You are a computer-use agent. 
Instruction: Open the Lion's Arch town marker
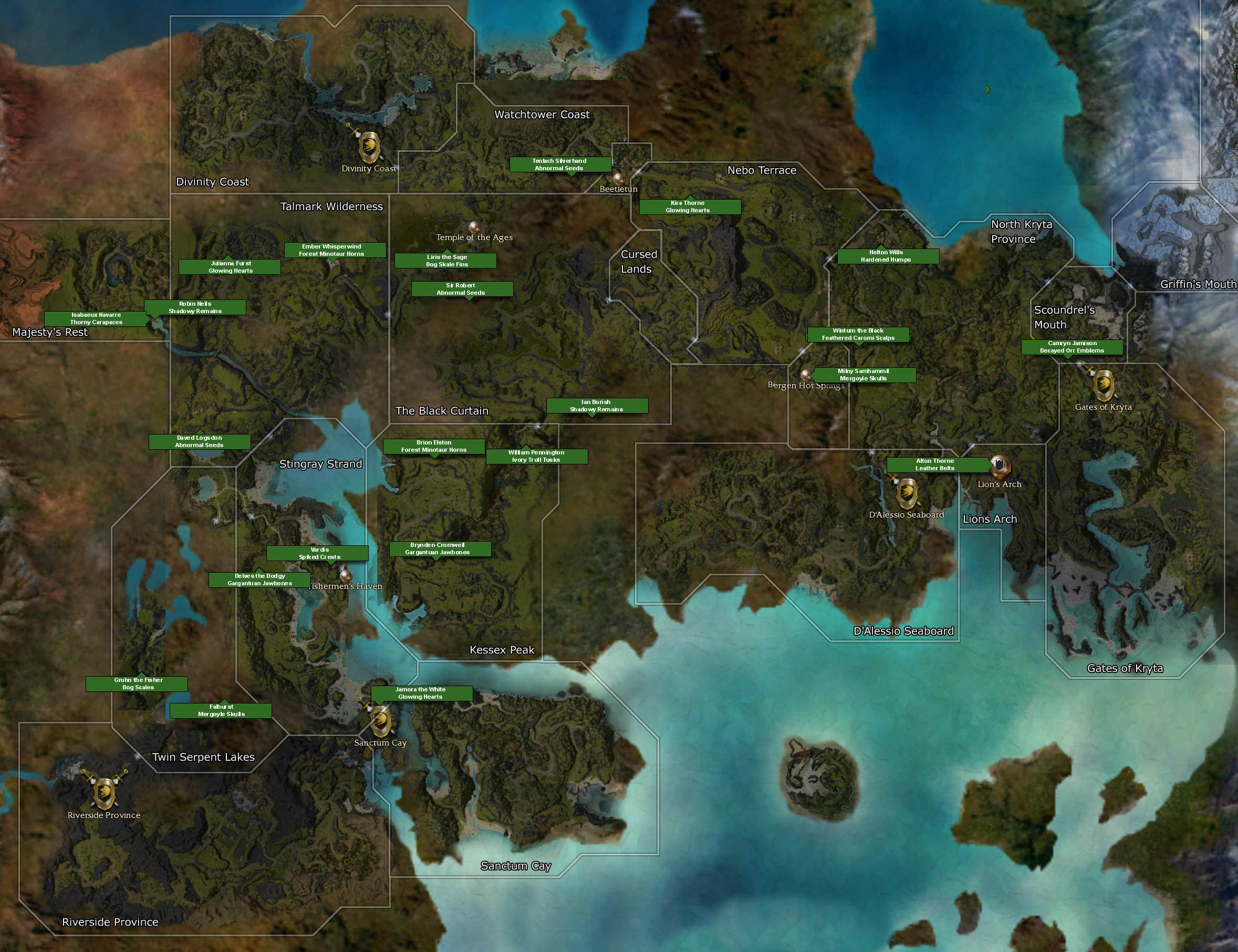pyautogui.click(x=1000, y=466)
